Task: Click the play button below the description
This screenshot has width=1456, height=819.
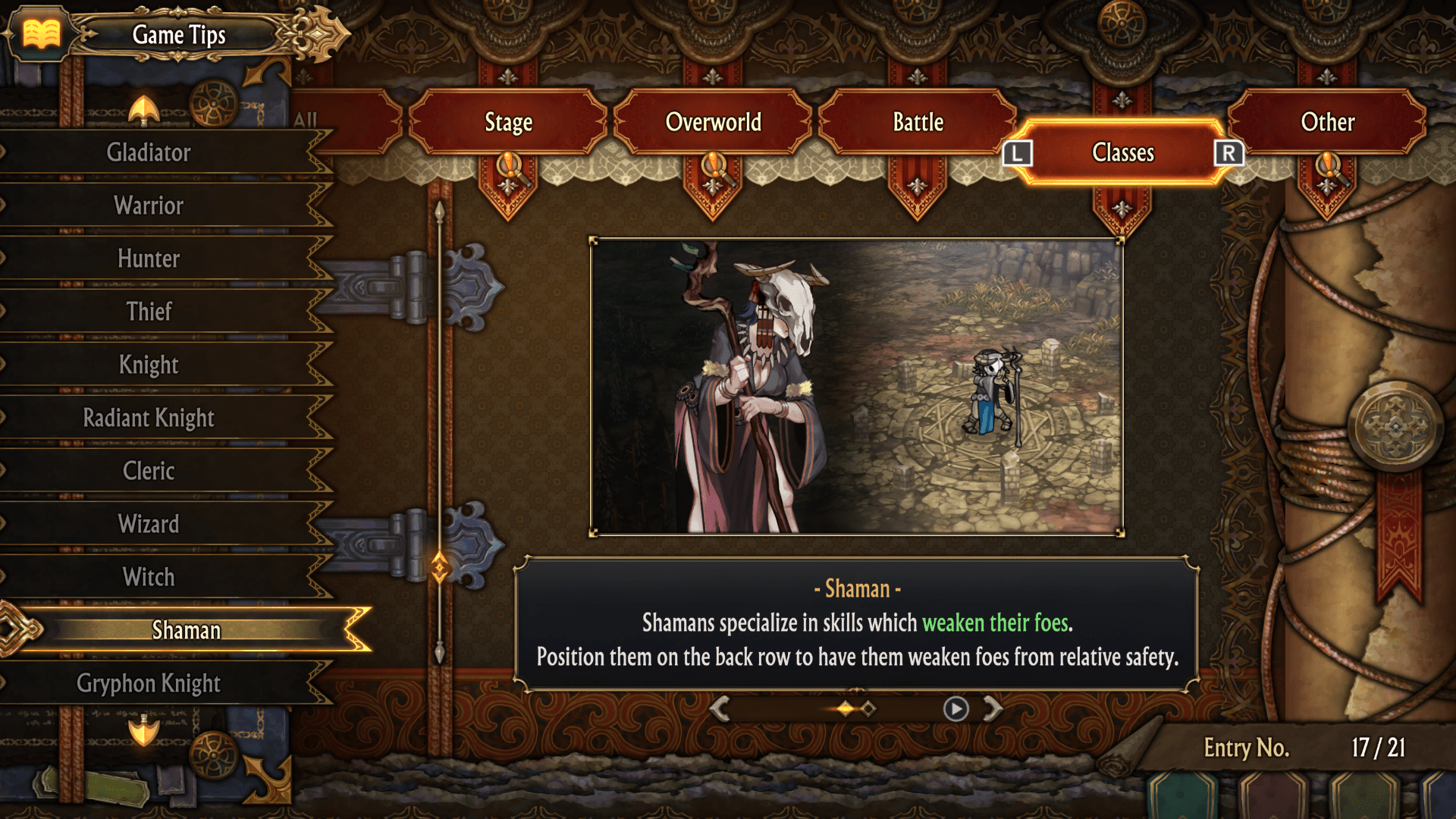Action: pyautogui.click(x=955, y=709)
